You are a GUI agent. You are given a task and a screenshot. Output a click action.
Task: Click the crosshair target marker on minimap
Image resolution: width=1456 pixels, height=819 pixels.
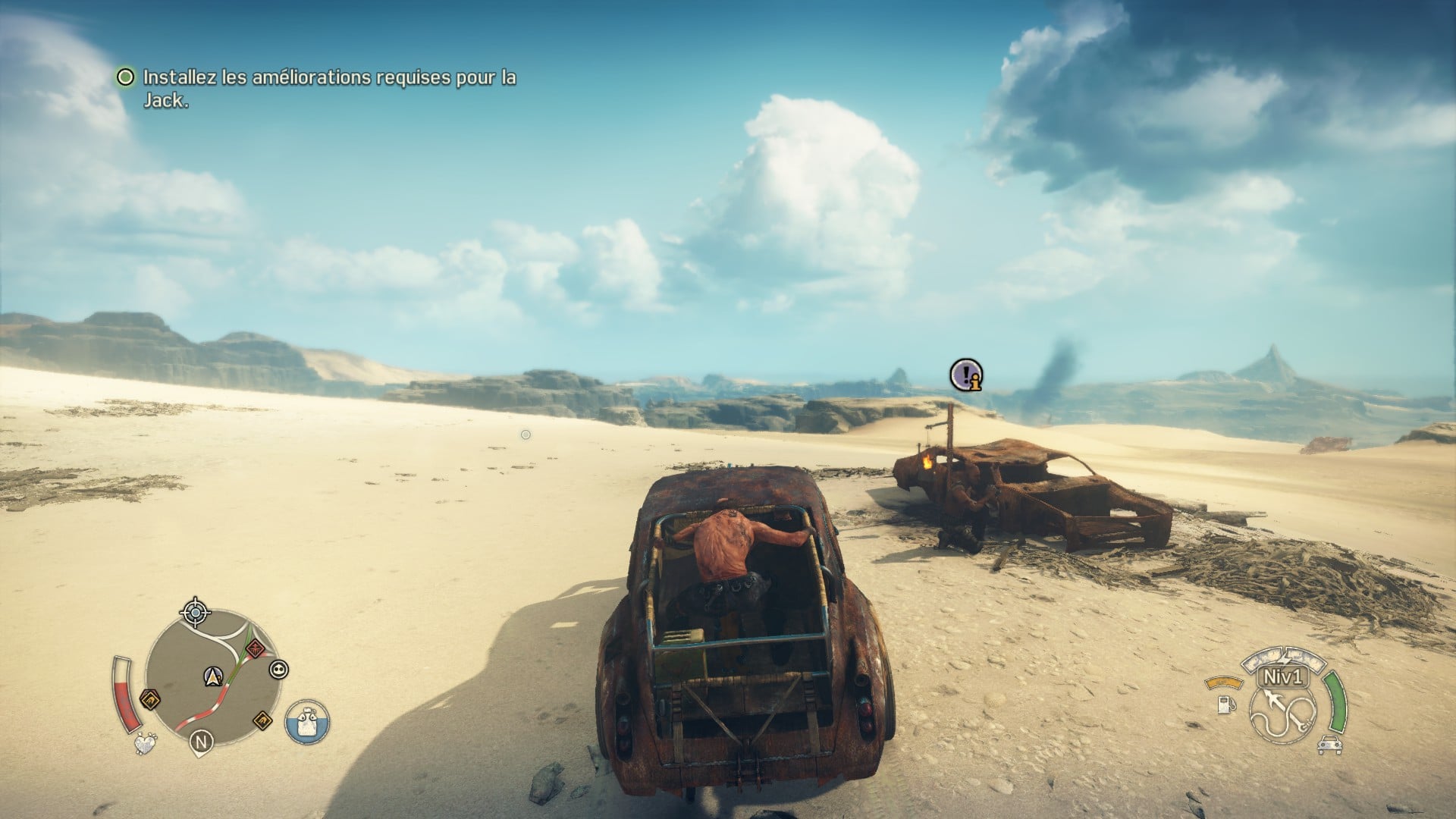(196, 611)
